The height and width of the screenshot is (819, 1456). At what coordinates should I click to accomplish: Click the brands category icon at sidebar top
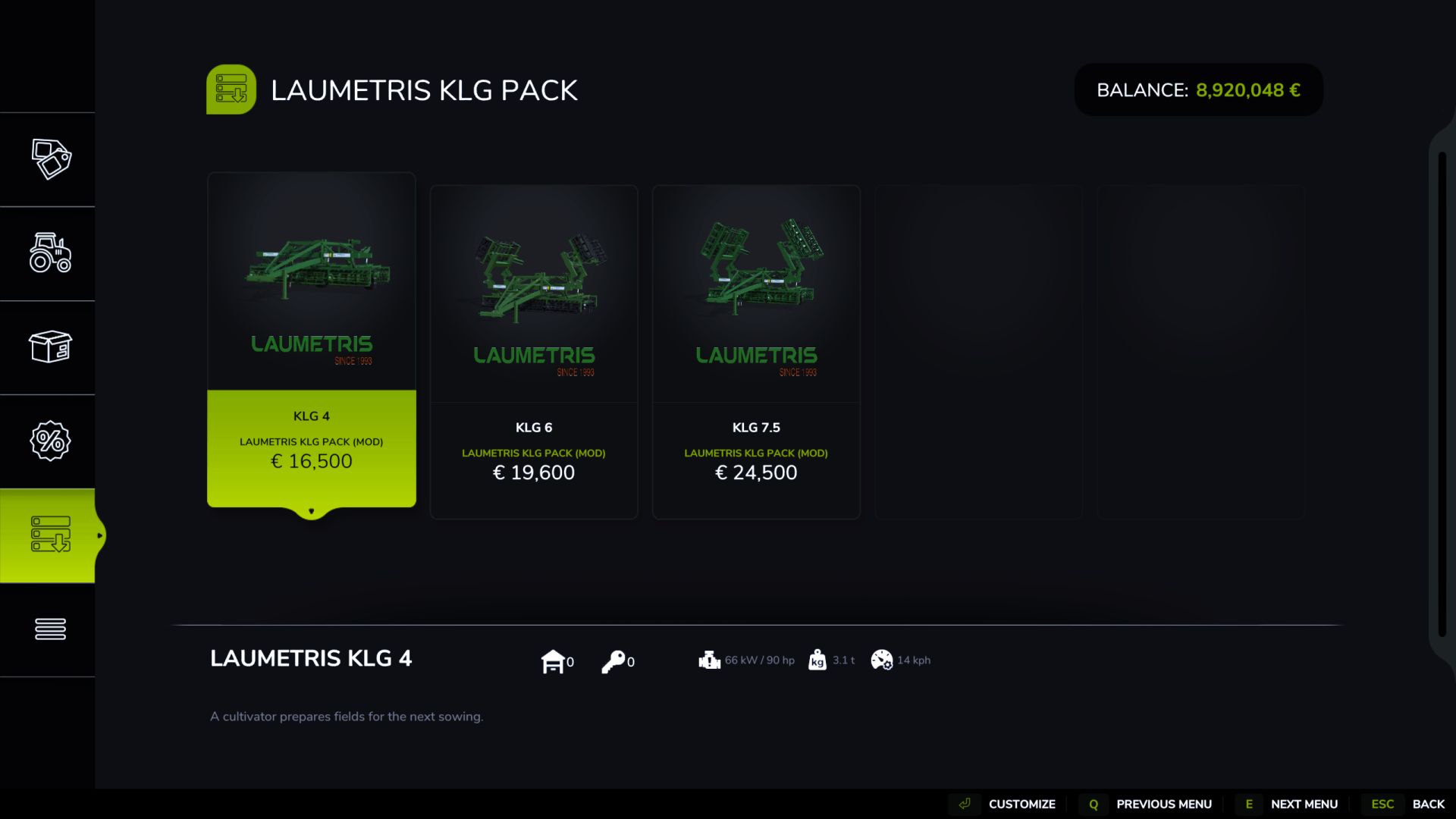(50, 159)
